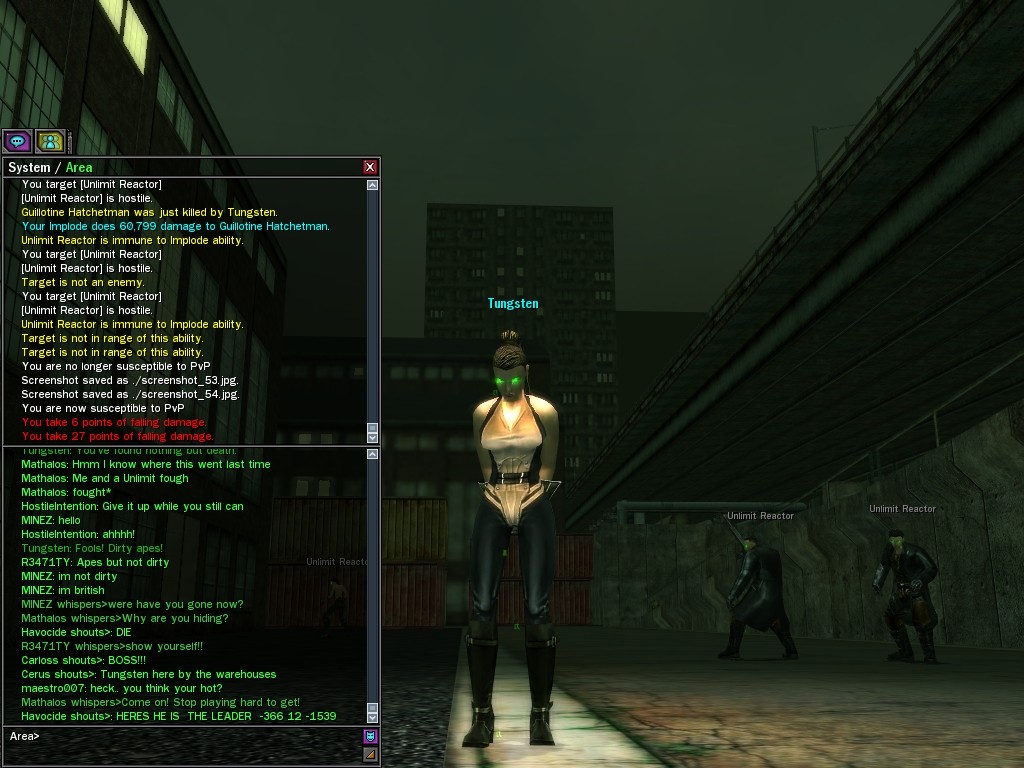Close the System / Area chat window

coord(370,167)
